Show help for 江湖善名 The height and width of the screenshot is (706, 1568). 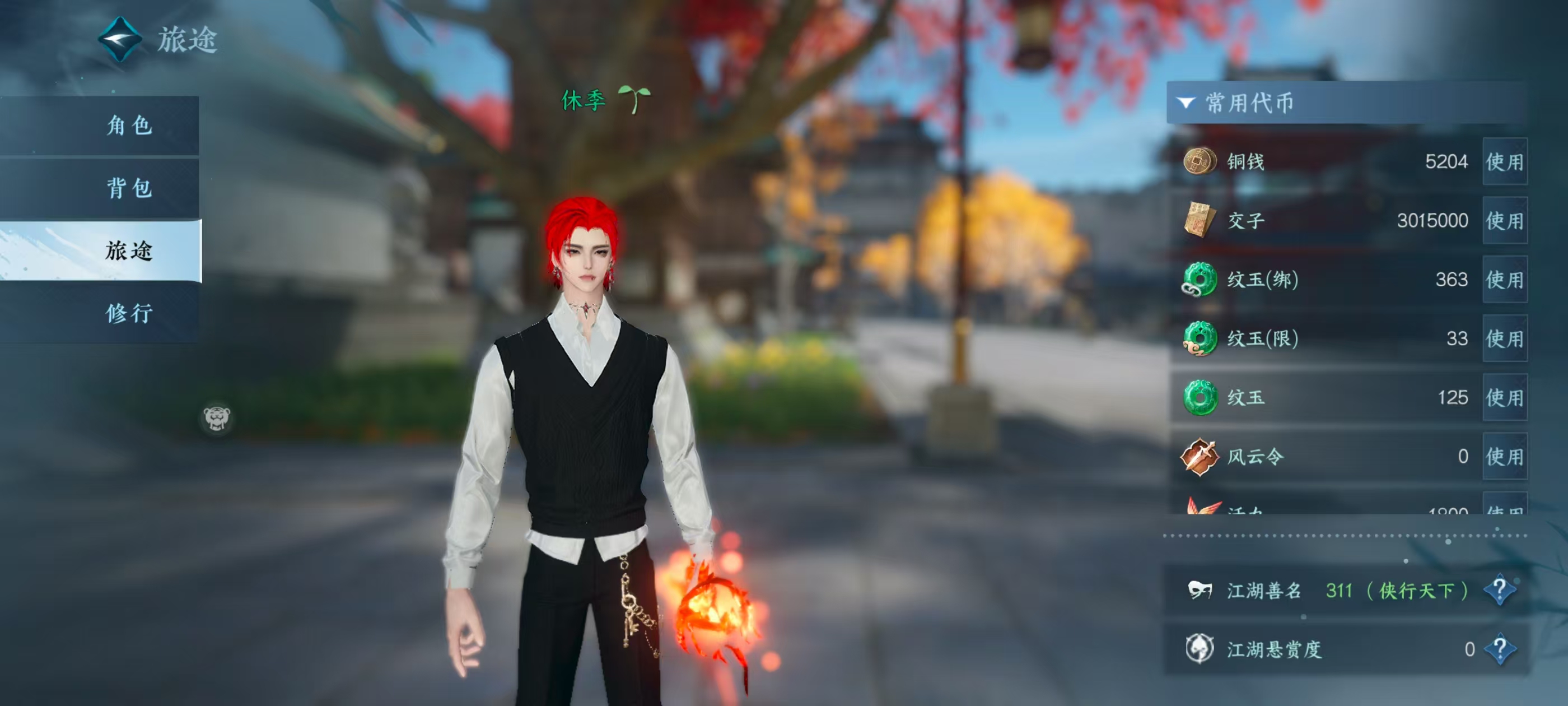click(1499, 589)
